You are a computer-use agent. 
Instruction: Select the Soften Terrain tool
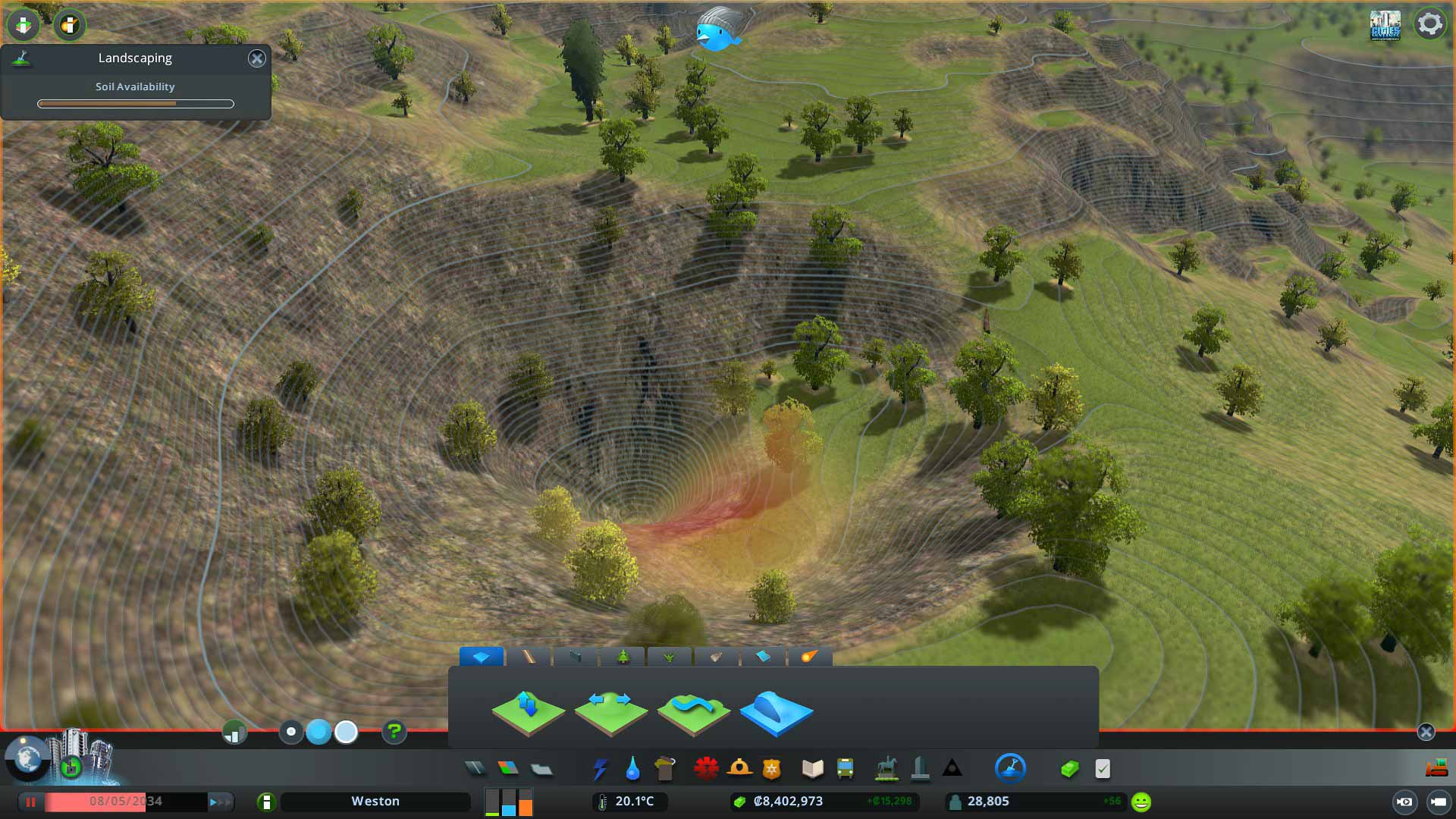[694, 711]
